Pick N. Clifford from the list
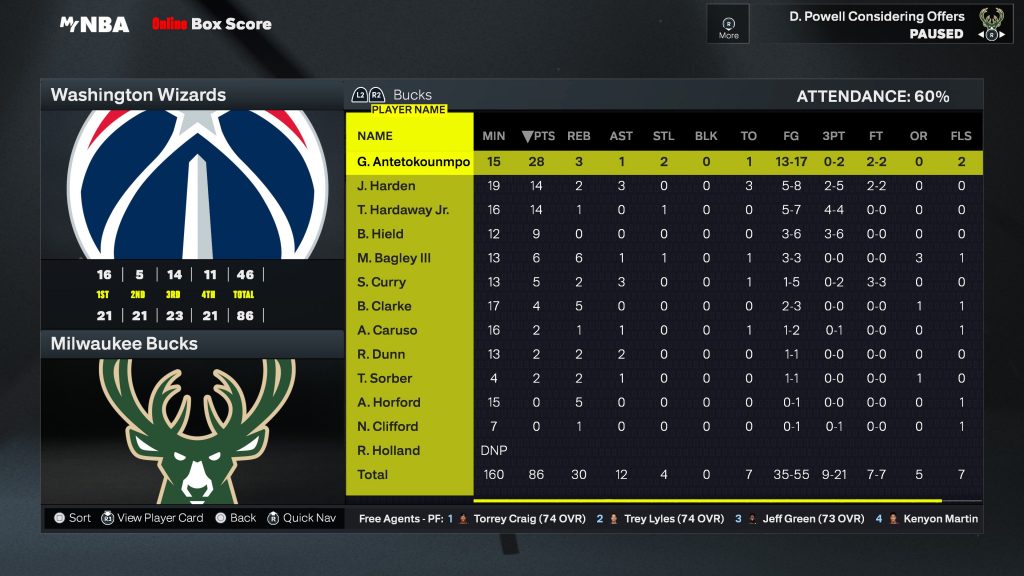 [387, 426]
